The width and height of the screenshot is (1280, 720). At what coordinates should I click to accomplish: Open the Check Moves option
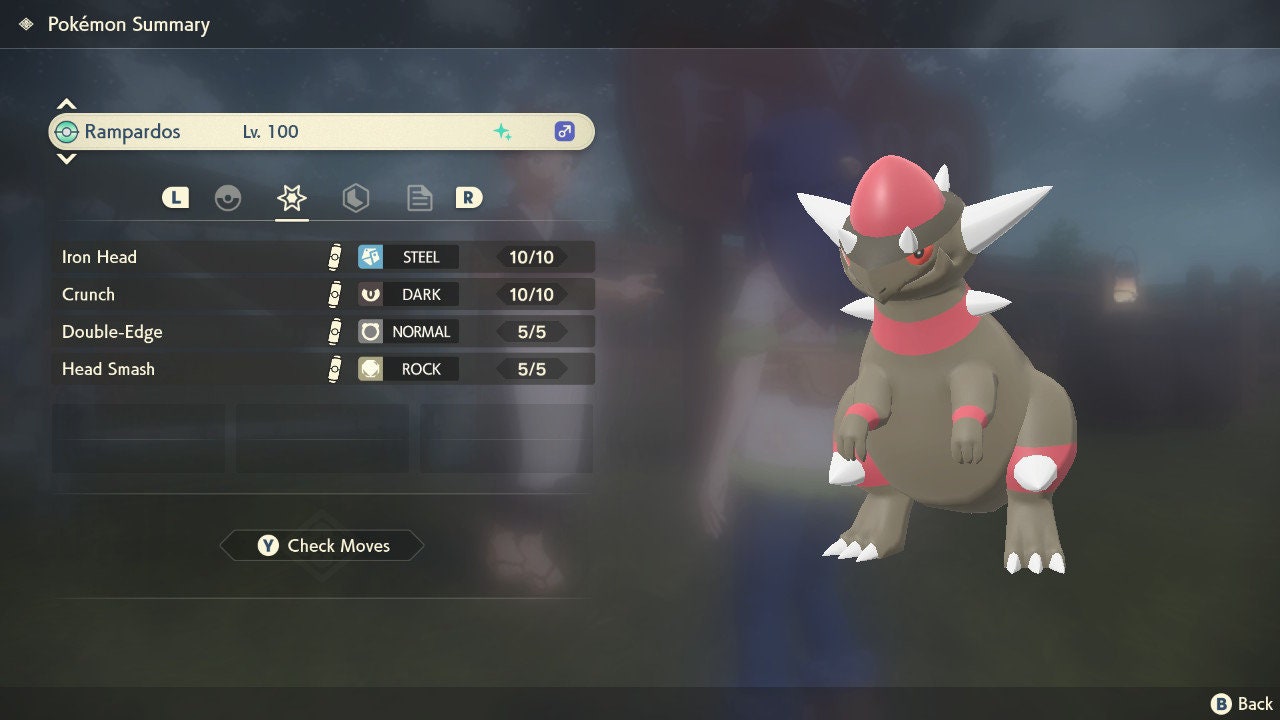click(x=322, y=546)
